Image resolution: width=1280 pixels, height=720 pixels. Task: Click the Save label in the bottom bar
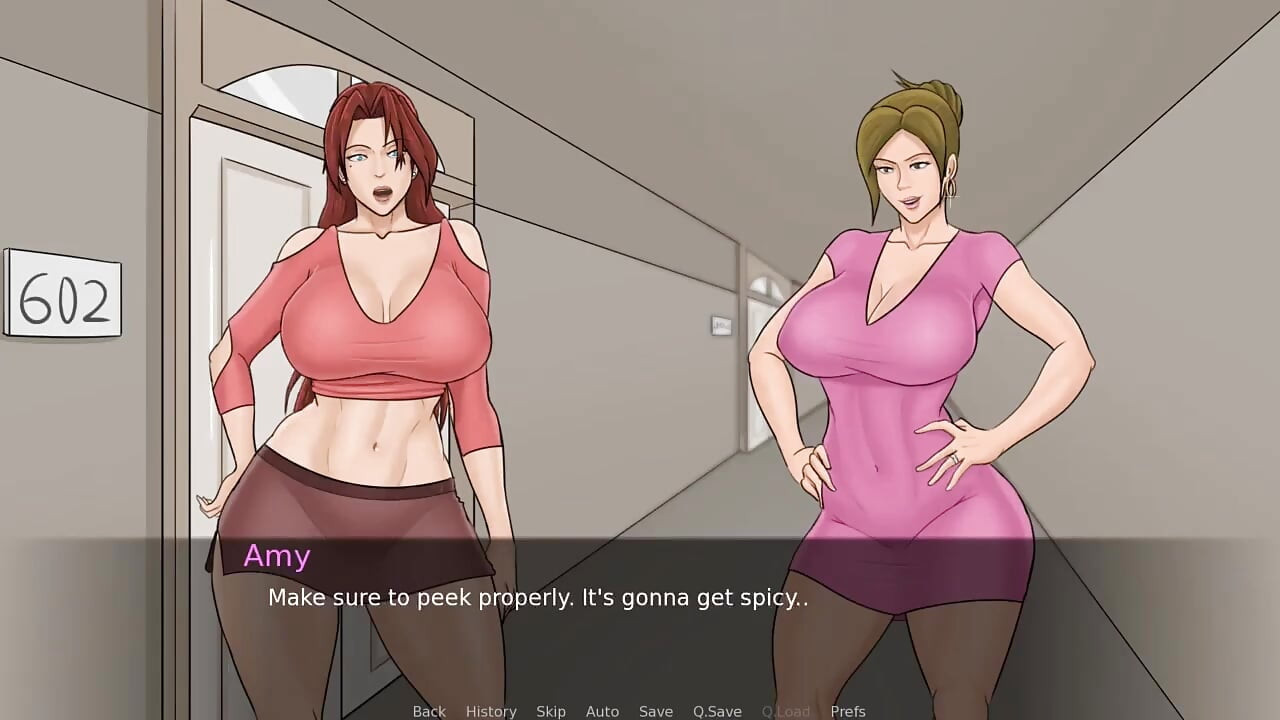click(x=656, y=711)
